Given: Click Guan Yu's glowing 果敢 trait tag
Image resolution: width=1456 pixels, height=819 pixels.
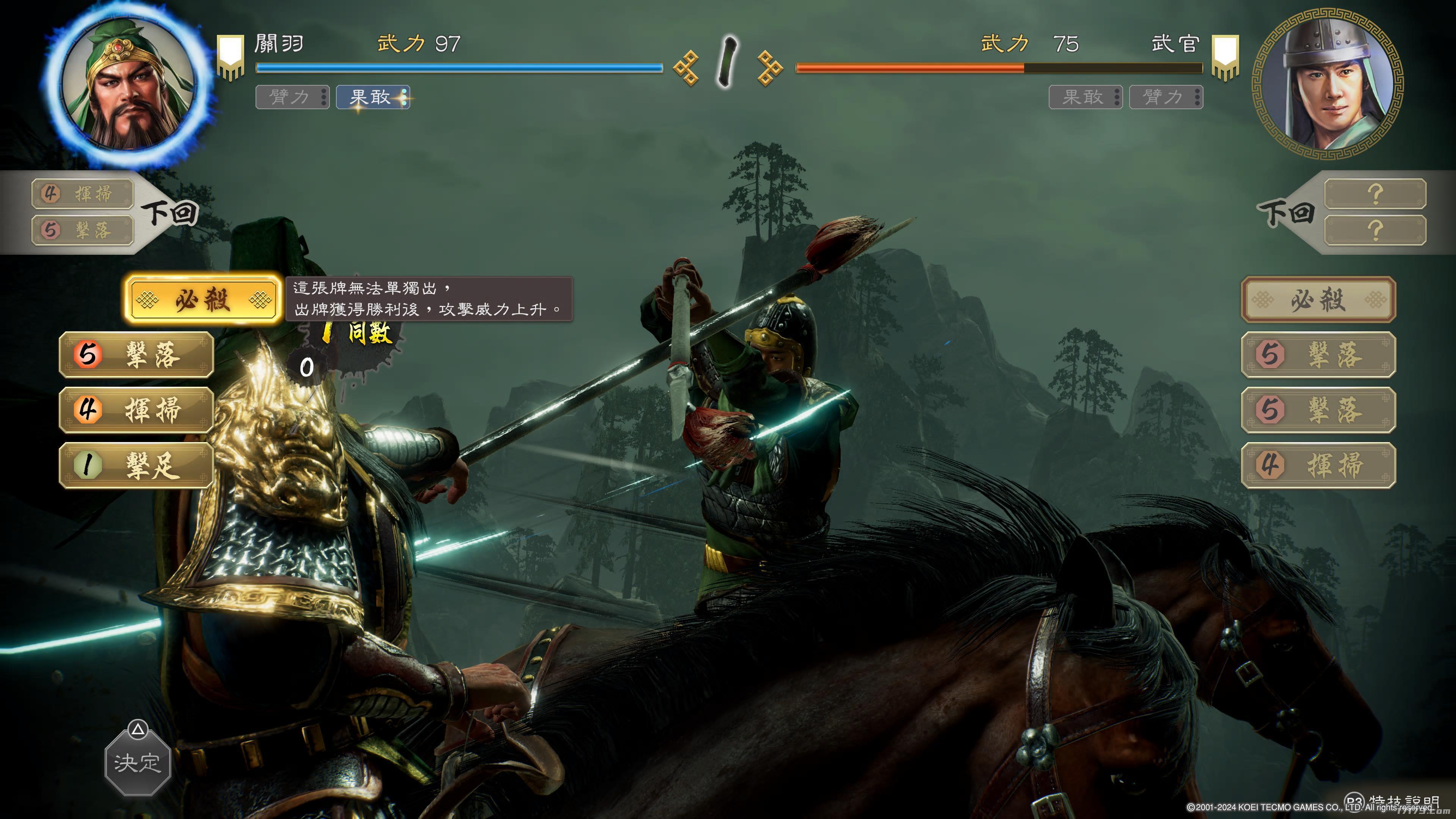Looking at the screenshot, I should (x=372, y=97).
